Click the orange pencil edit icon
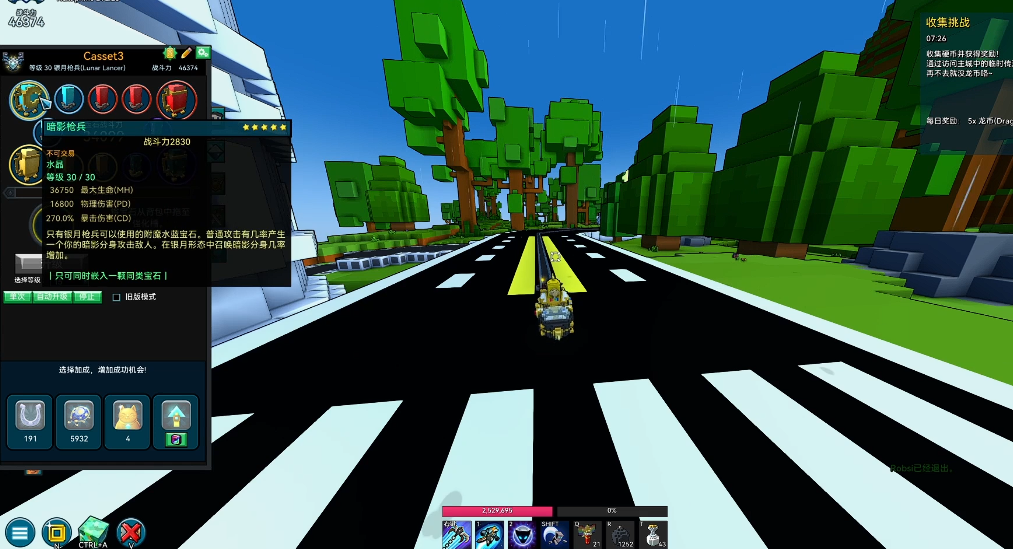Viewport: 1013px width, 549px height. coord(186,53)
